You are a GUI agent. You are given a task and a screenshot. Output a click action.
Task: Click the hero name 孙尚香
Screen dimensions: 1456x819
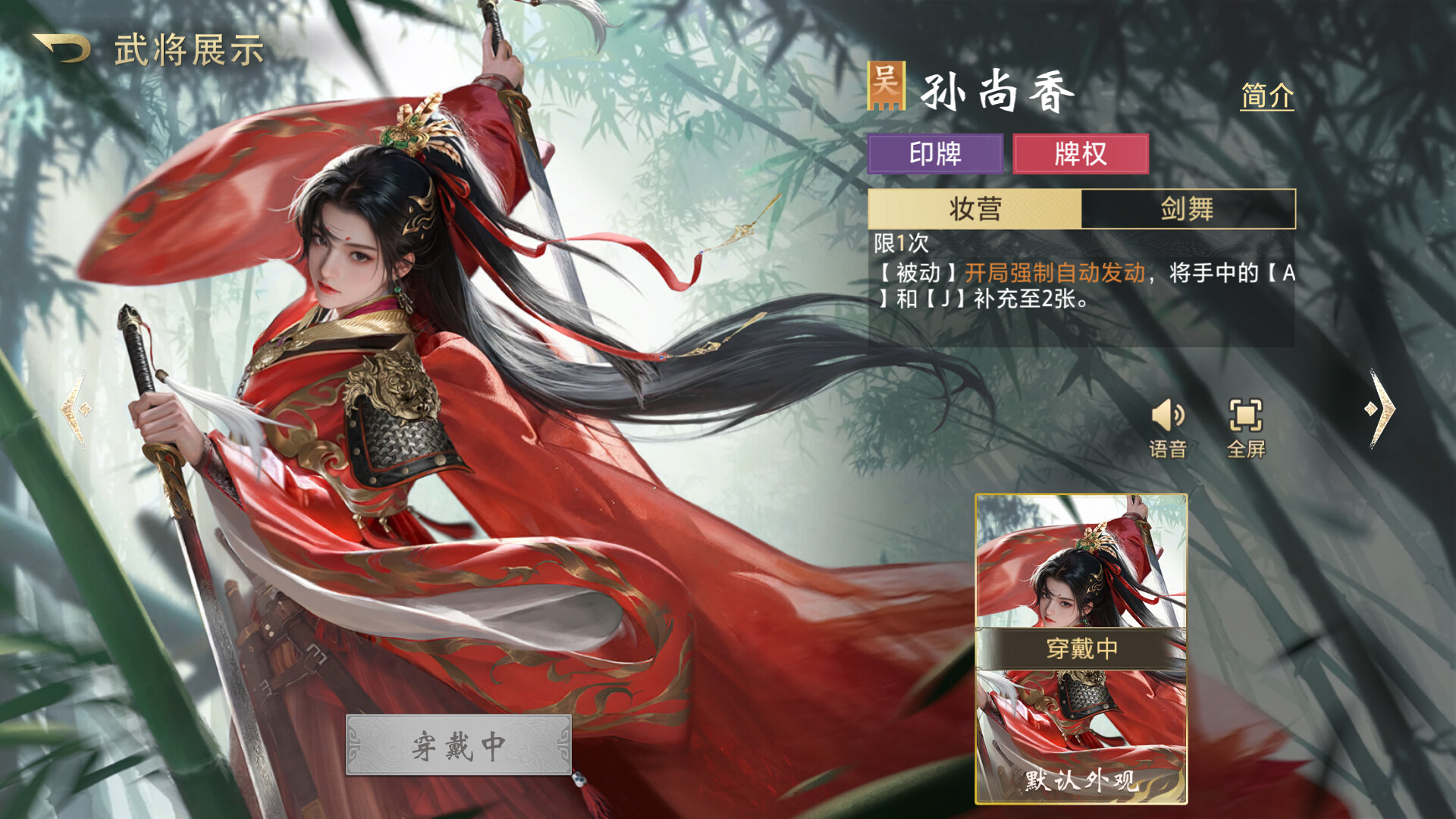coord(995,90)
